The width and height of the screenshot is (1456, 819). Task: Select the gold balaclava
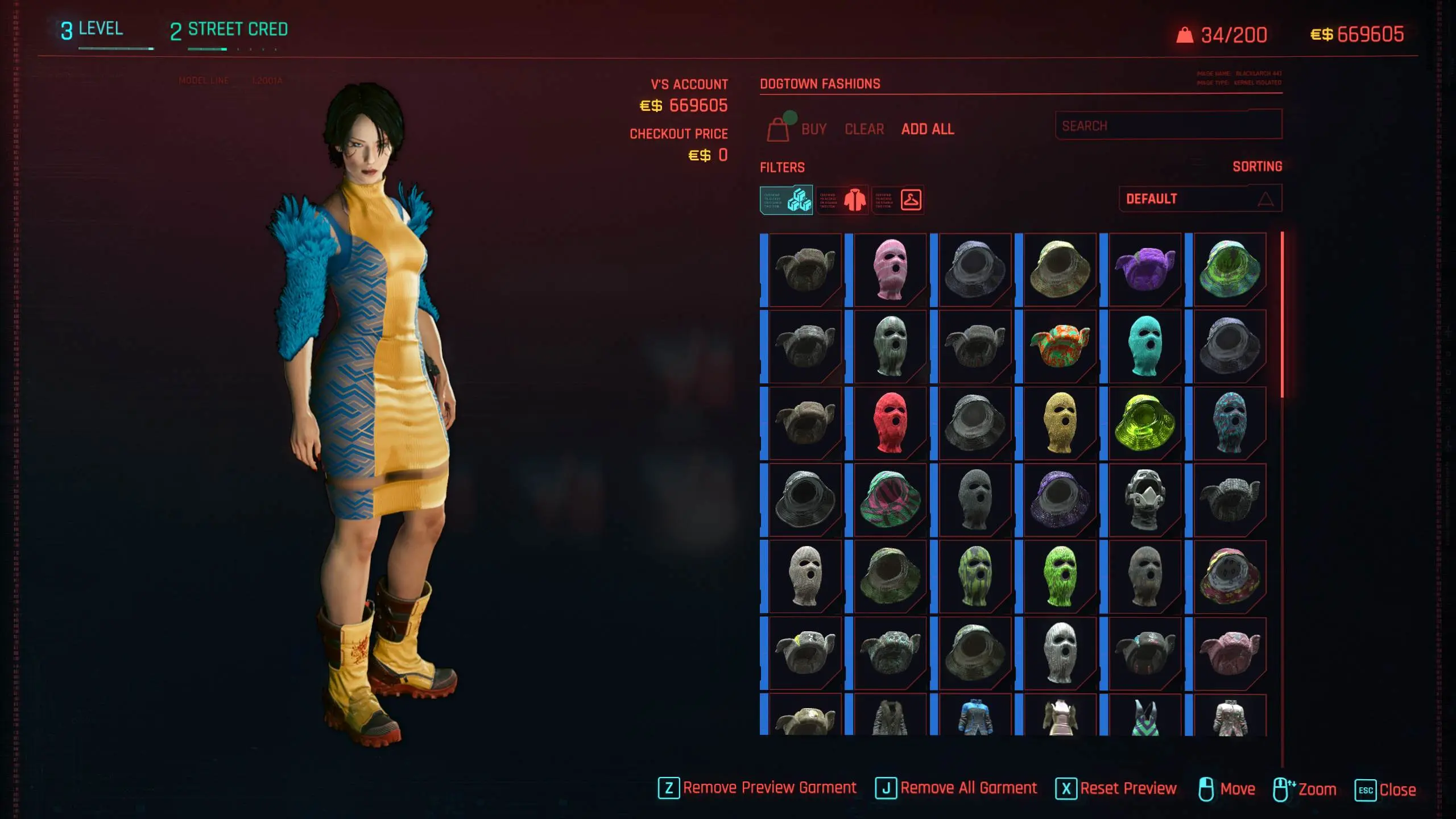pos(1060,423)
